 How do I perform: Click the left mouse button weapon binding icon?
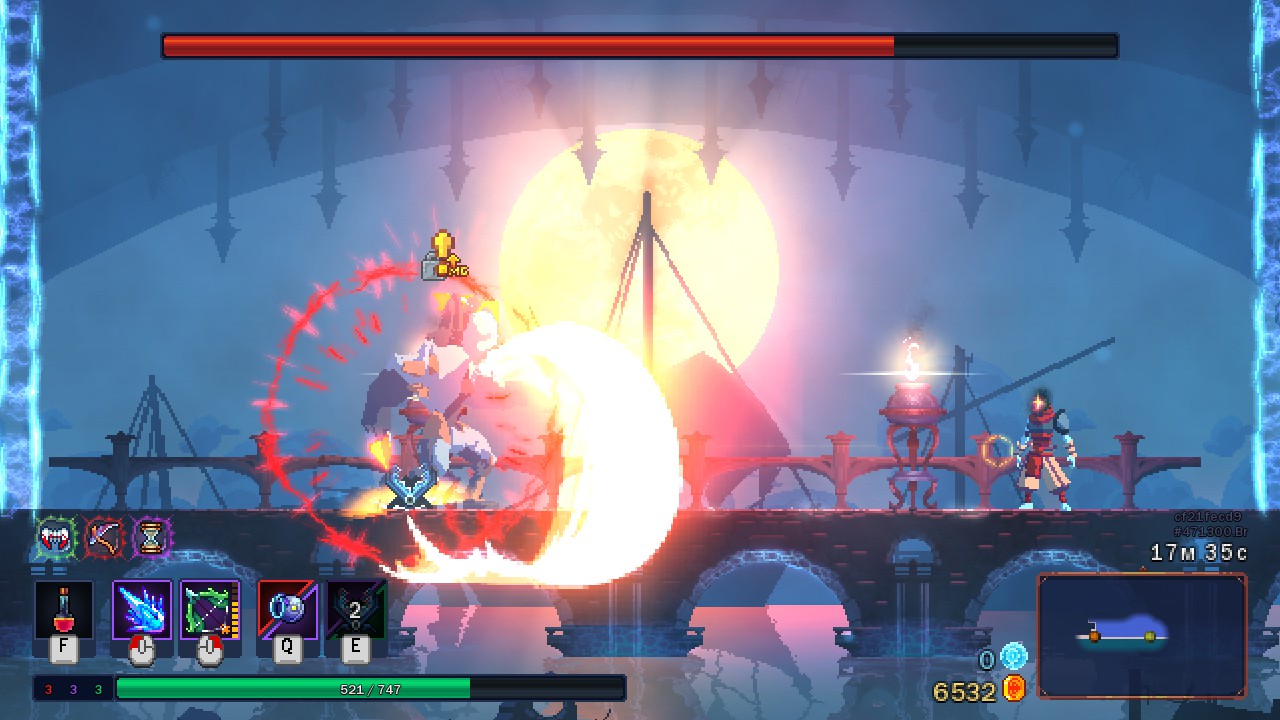click(142, 648)
